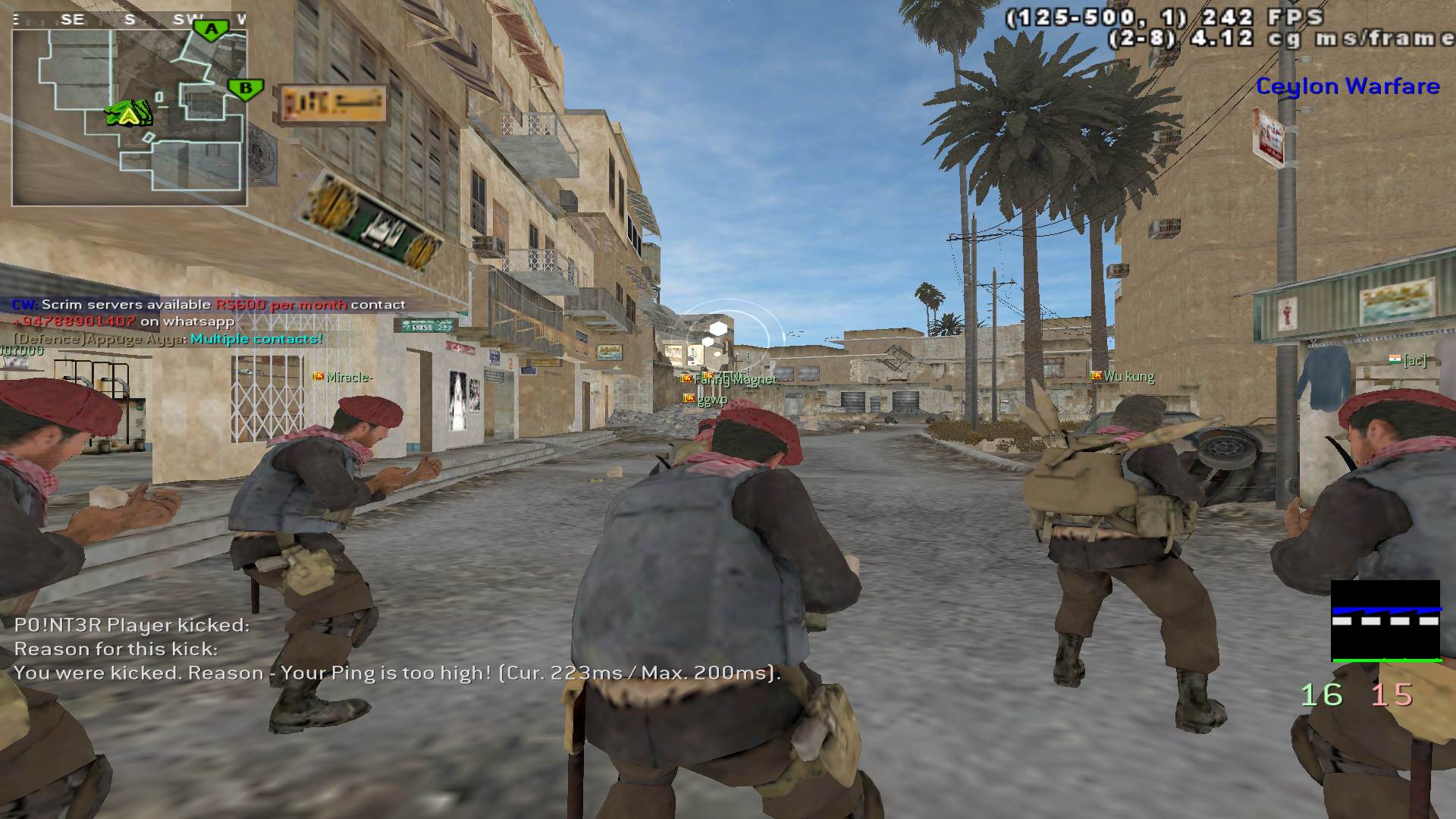Click the yellow player arrow on minimap
The width and height of the screenshot is (1456, 819).
pyautogui.click(x=129, y=115)
